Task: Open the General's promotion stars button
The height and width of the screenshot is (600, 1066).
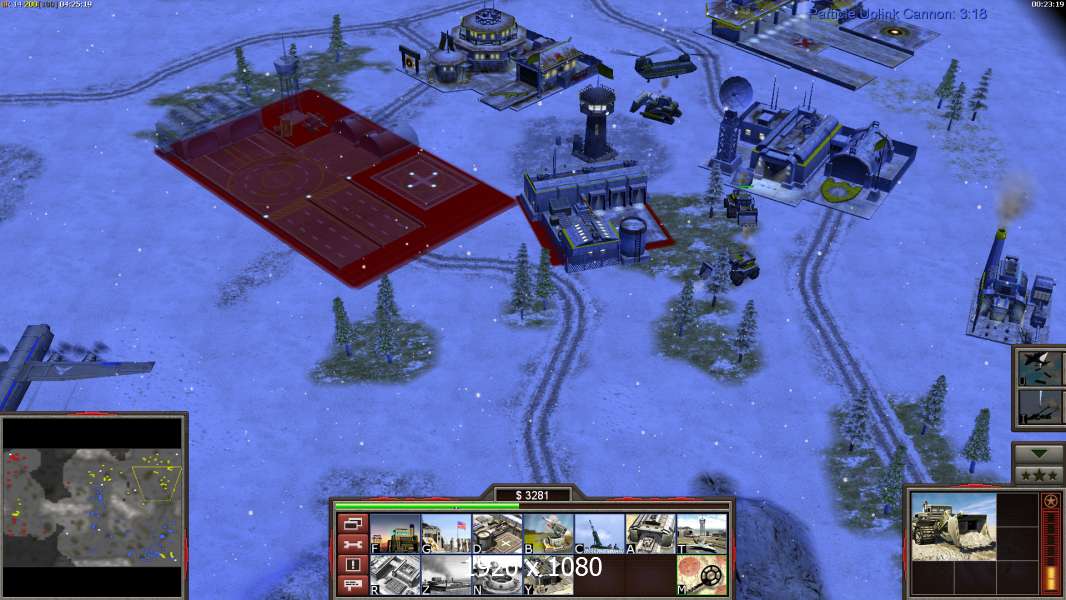Action: pos(1038,475)
